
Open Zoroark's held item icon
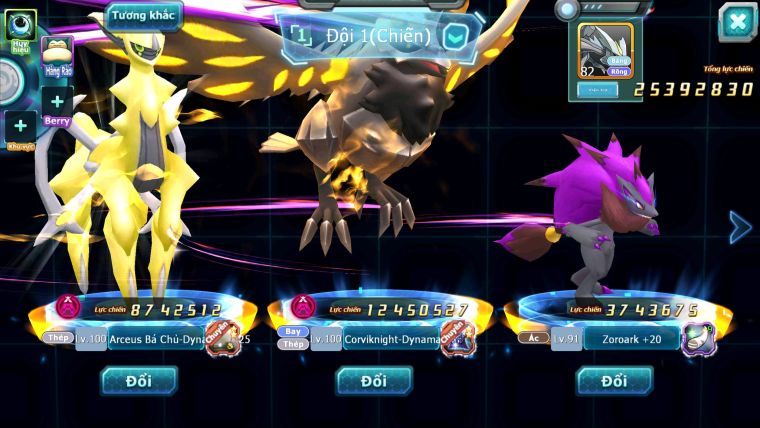[x=697, y=339]
